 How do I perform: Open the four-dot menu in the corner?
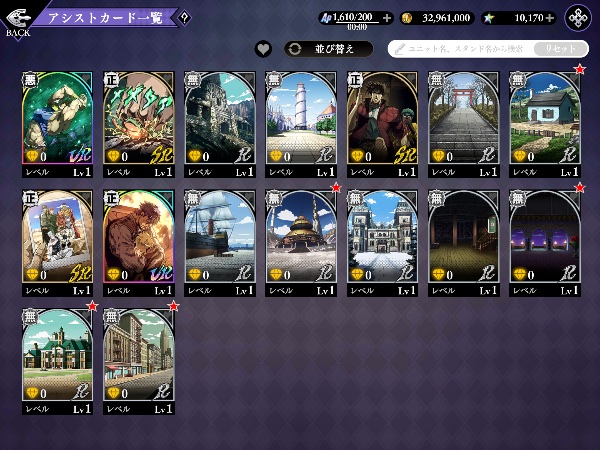point(579,18)
